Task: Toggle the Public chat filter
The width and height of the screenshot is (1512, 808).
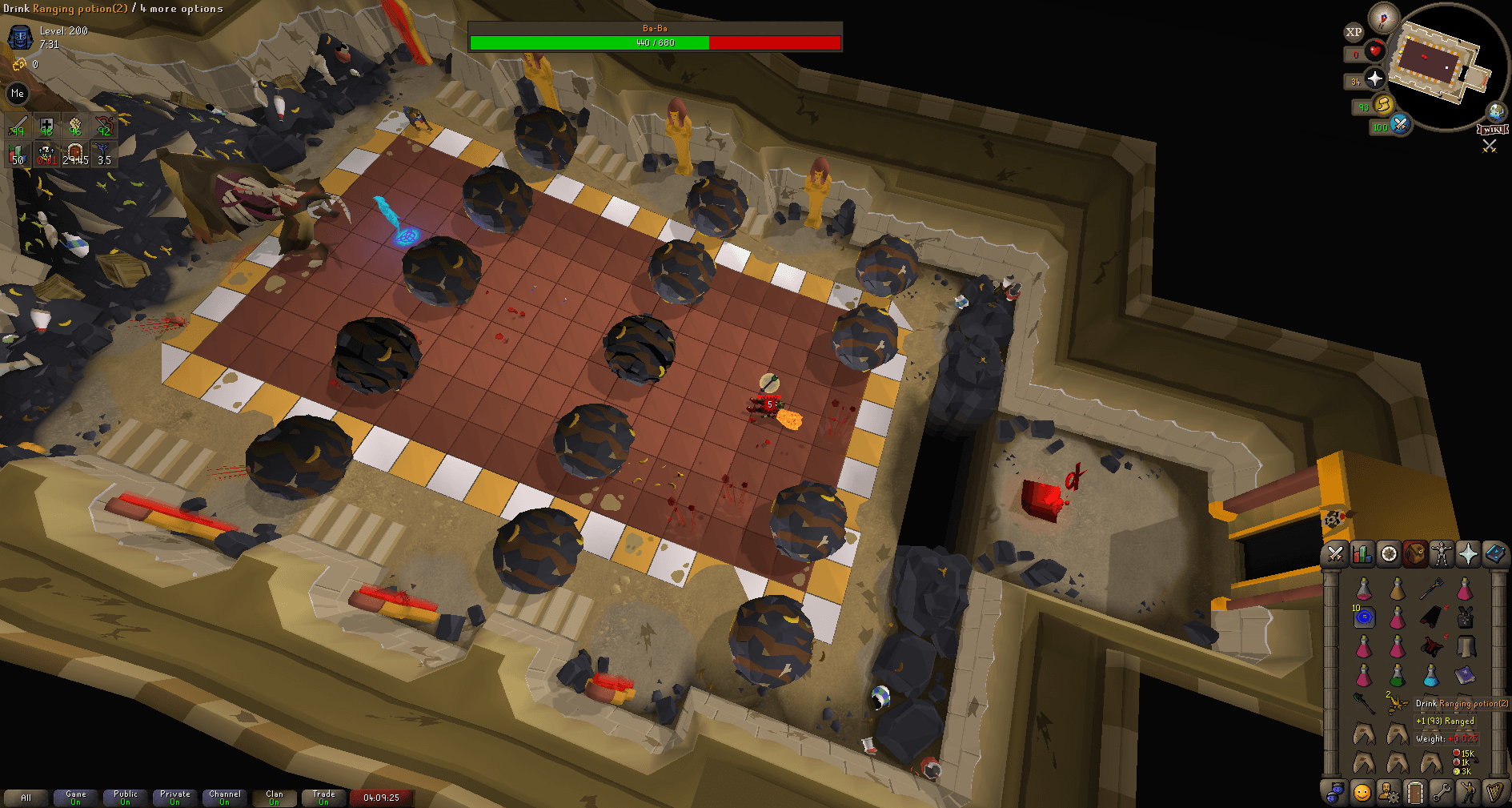Action: pos(125,797)
